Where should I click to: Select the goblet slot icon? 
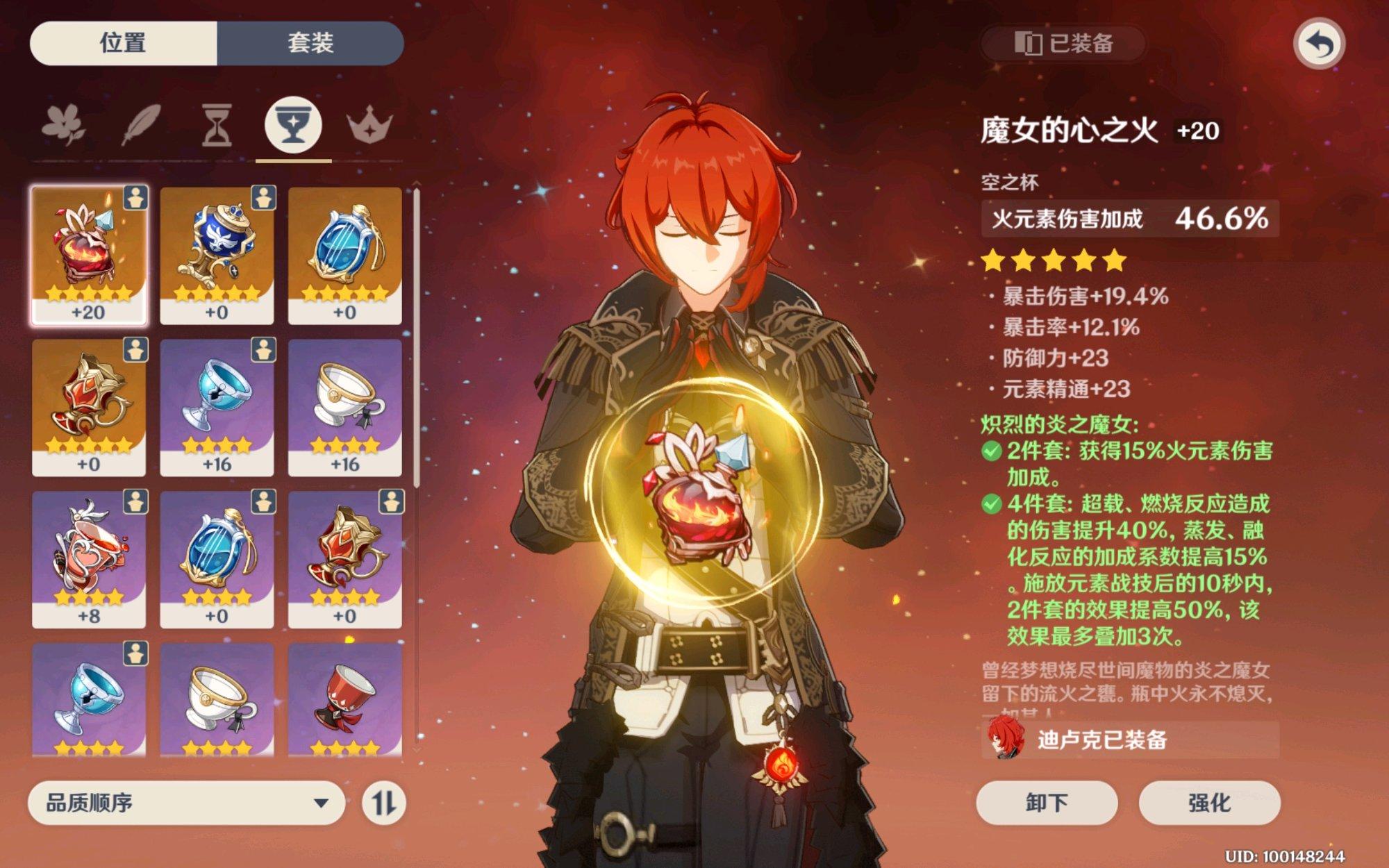292,125
